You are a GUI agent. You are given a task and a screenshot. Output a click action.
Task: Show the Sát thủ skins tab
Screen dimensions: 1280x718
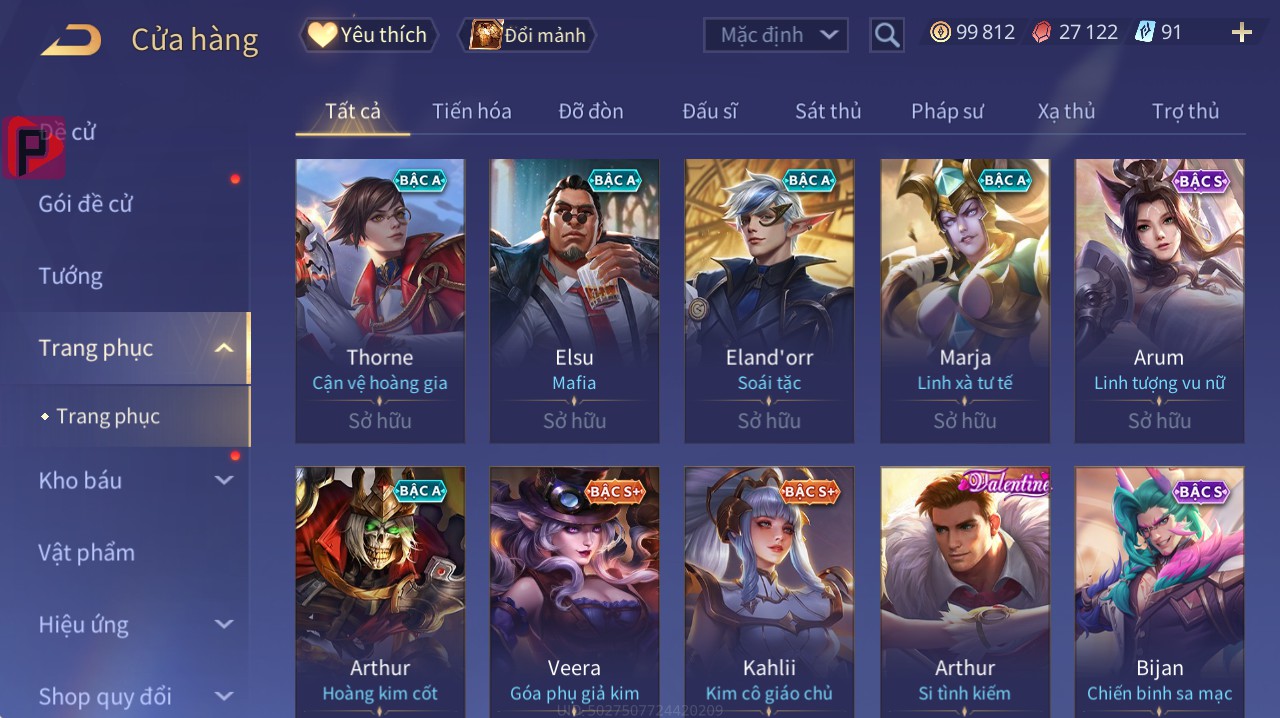[x=827, y=111]
